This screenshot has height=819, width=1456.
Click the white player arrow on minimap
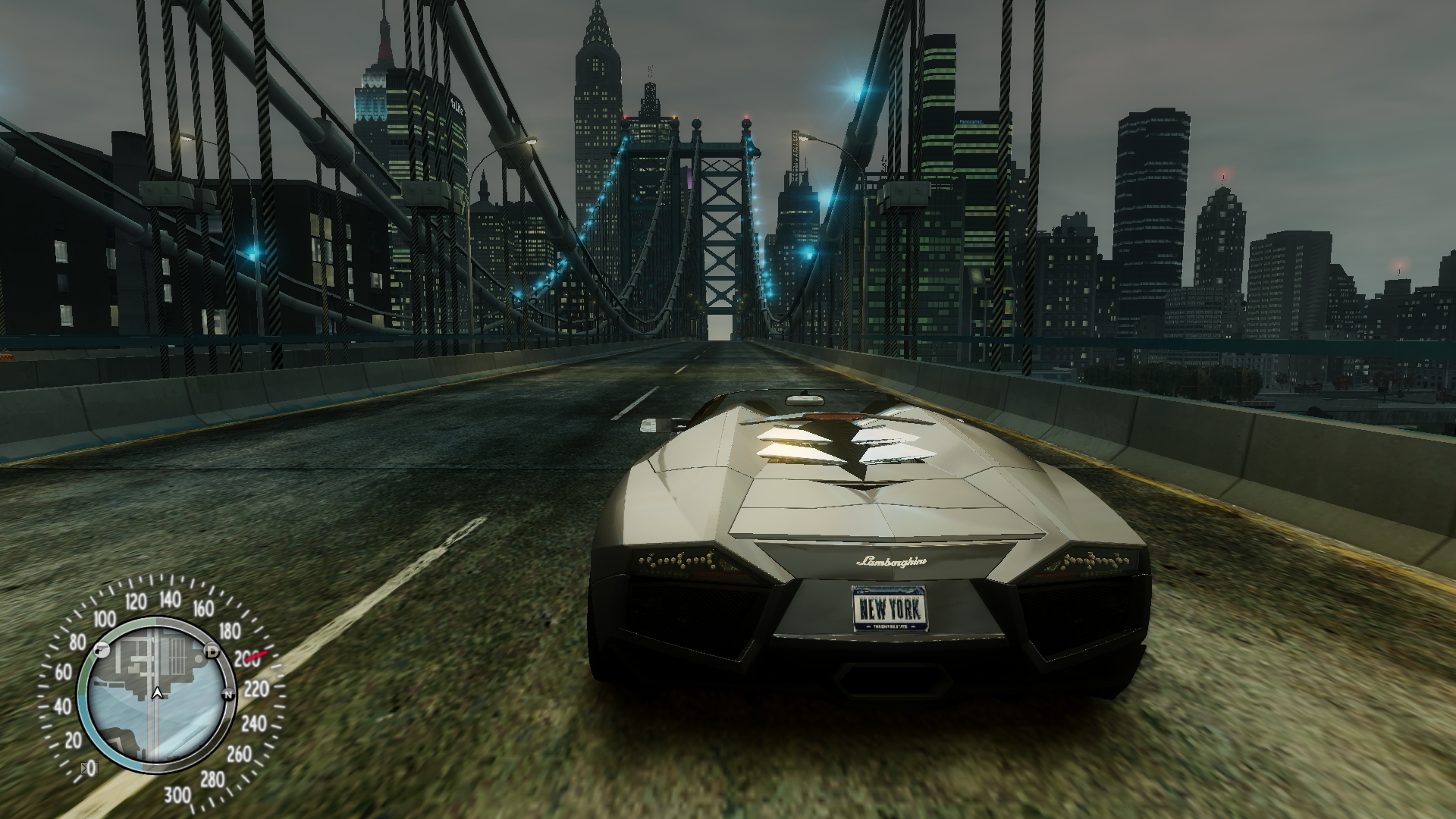[x=157, y=692]
